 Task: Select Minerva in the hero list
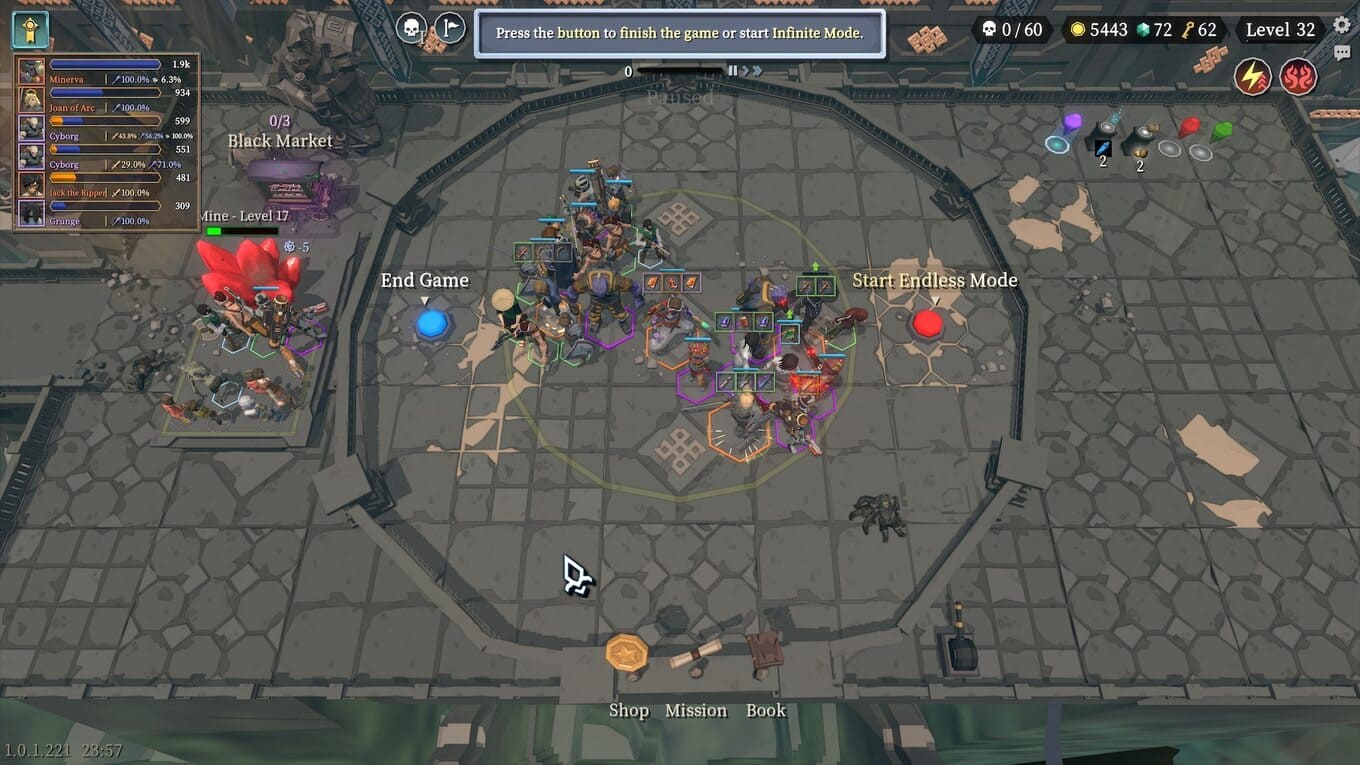pyautogui.click(x=105, y=72)
